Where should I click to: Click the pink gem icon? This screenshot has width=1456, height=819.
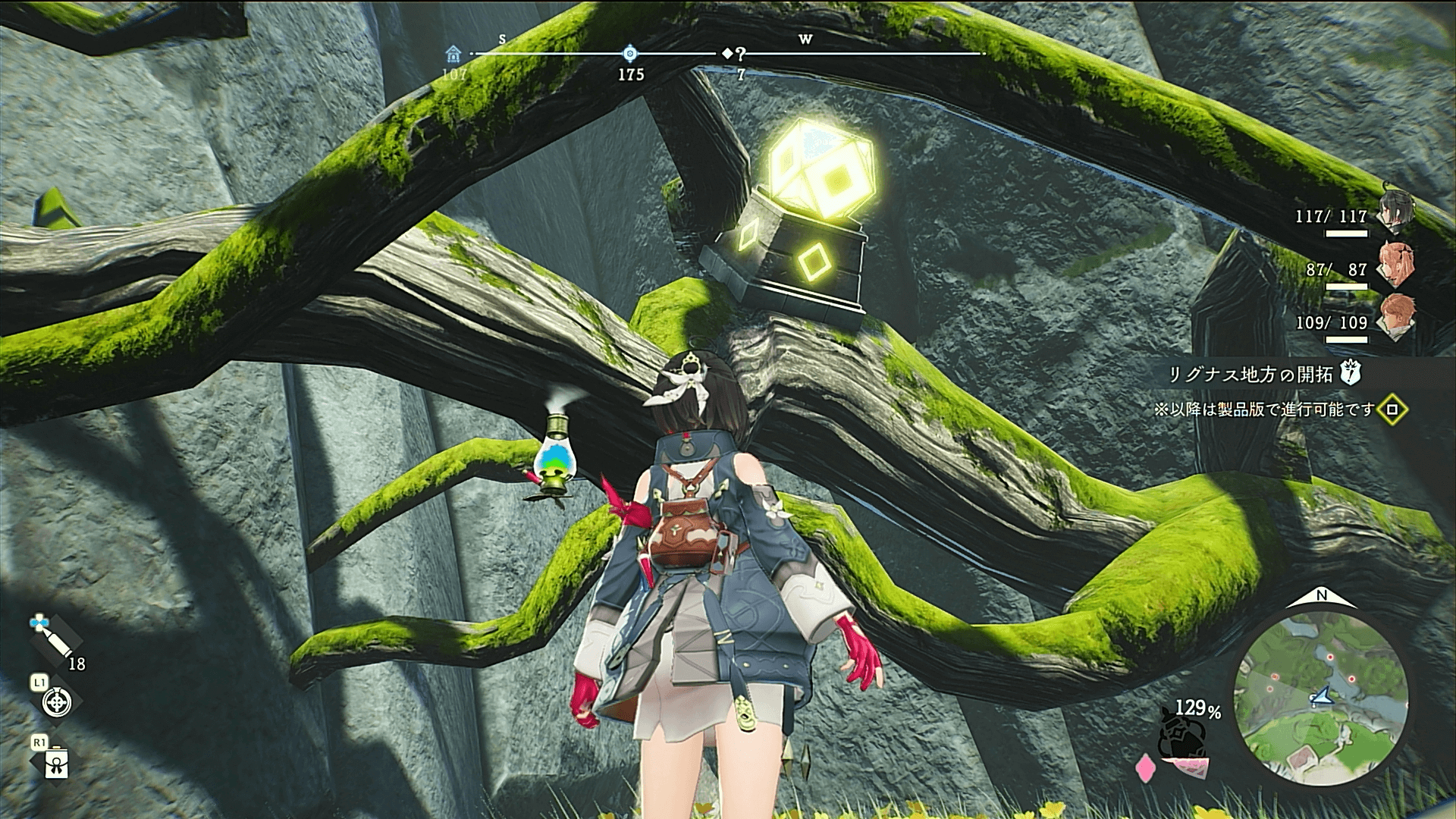coord(1144,767)
